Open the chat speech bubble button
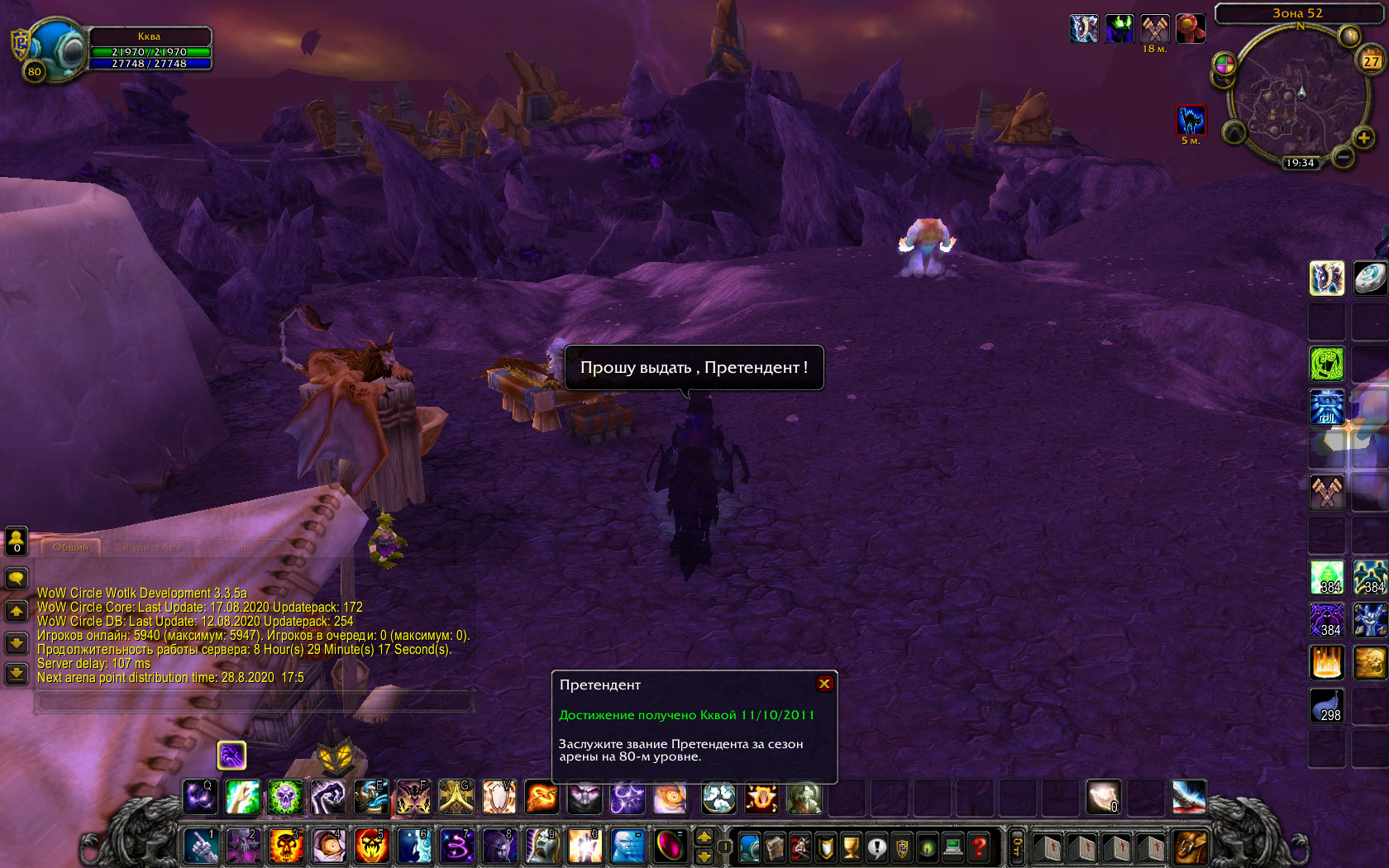 [x=17, y=578]
